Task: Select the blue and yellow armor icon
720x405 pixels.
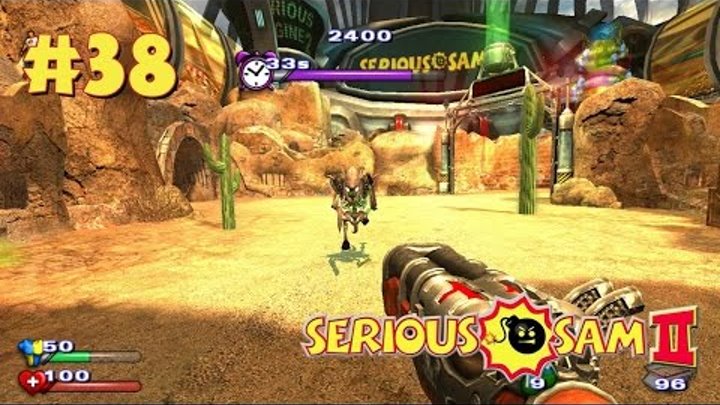Action: (x=29, y=351)
